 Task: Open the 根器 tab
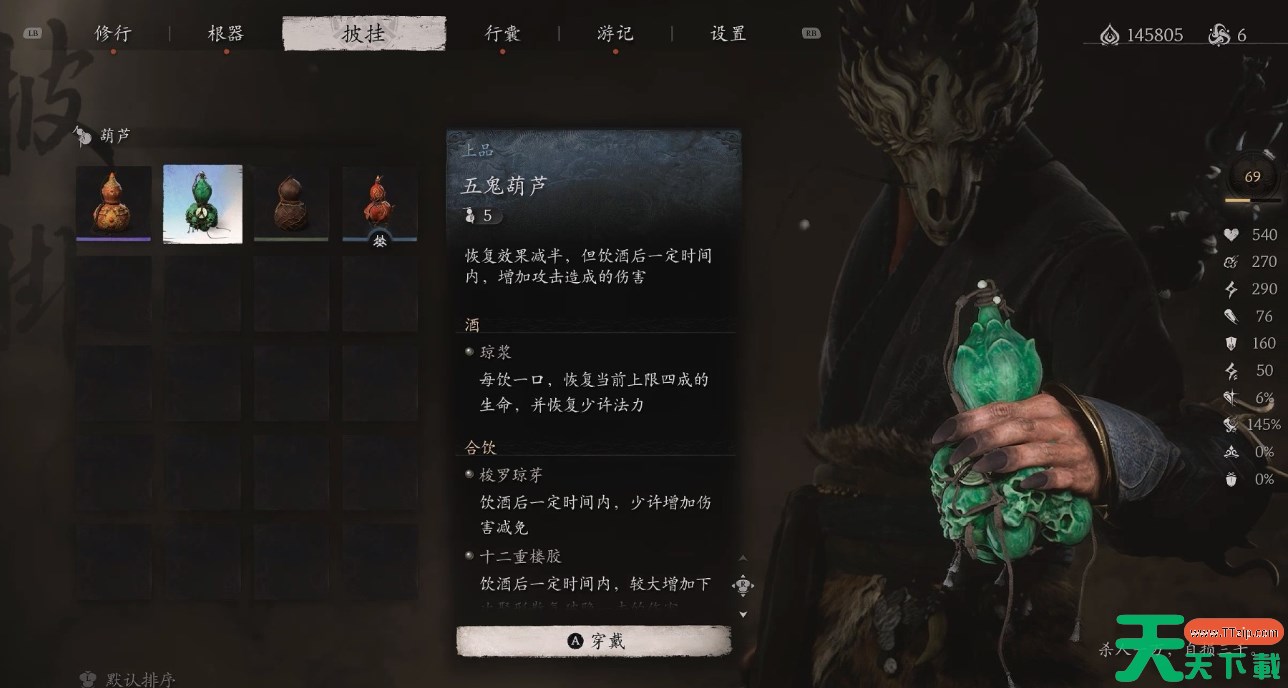pyautogui.click(x=225, y=33)
